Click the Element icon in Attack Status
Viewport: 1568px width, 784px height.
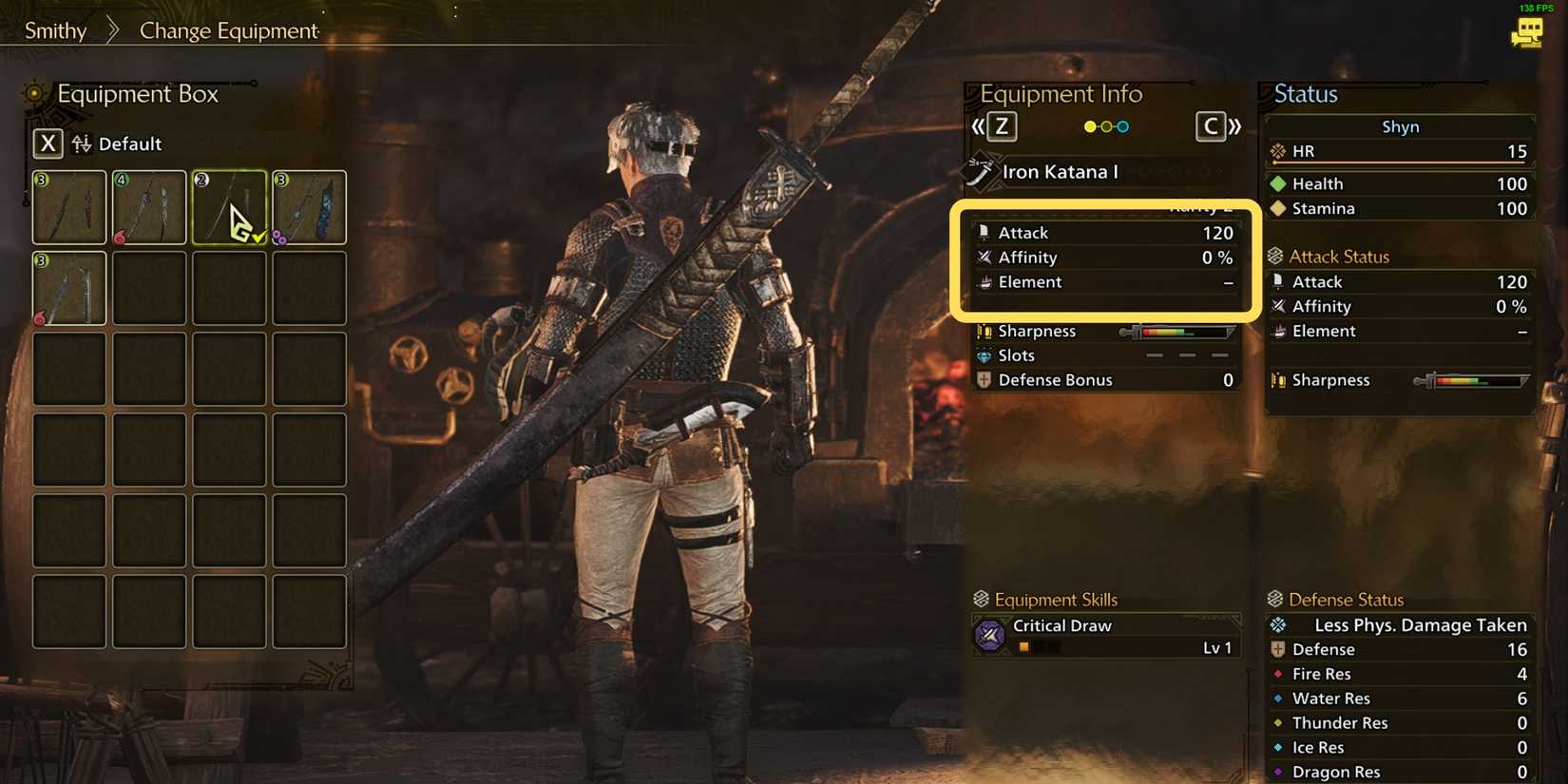(1277, 331)
